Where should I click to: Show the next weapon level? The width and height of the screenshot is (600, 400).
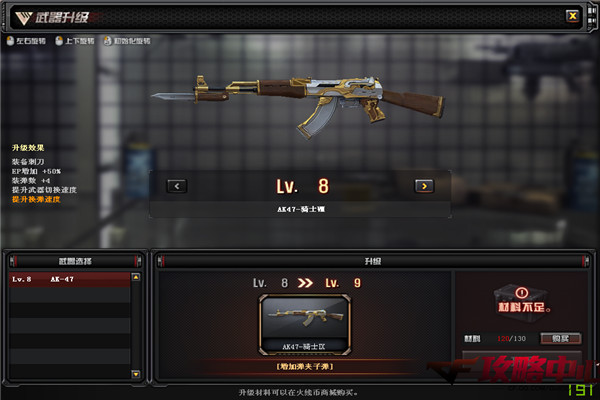[423, 185]
